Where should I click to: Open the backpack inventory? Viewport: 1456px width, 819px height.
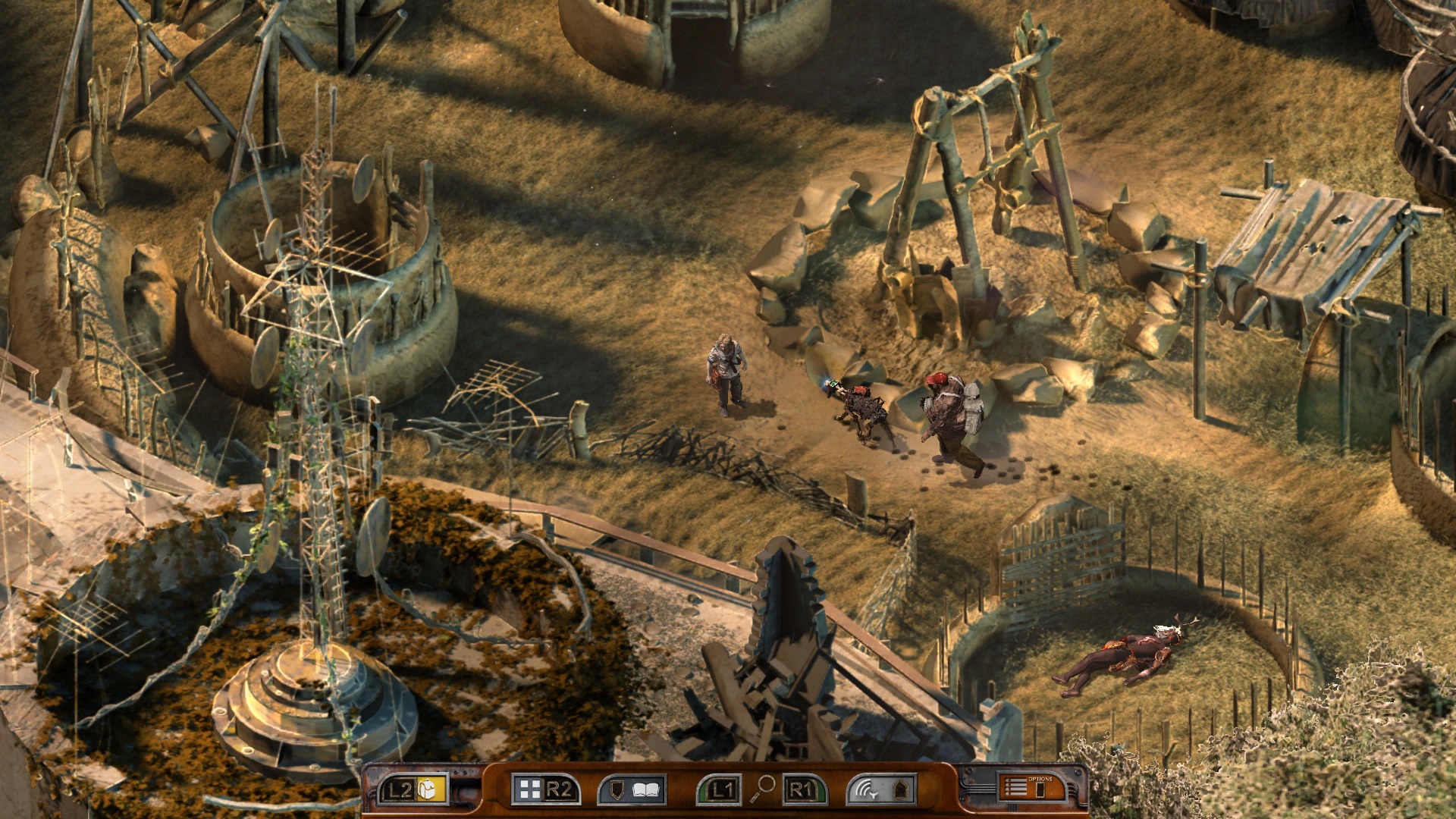coord(430,789)
